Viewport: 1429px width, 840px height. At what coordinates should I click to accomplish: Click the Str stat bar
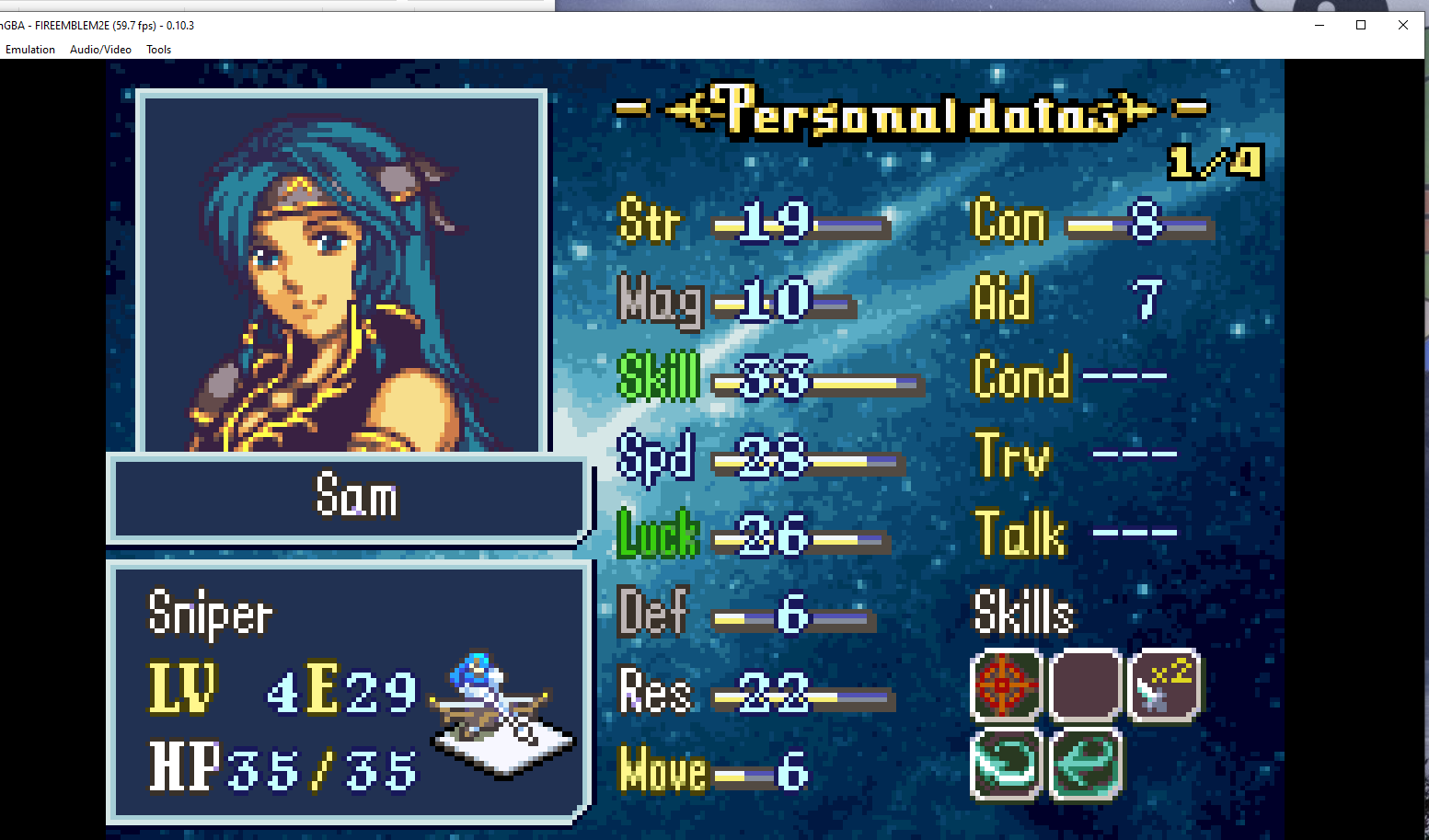pos(801,225)
